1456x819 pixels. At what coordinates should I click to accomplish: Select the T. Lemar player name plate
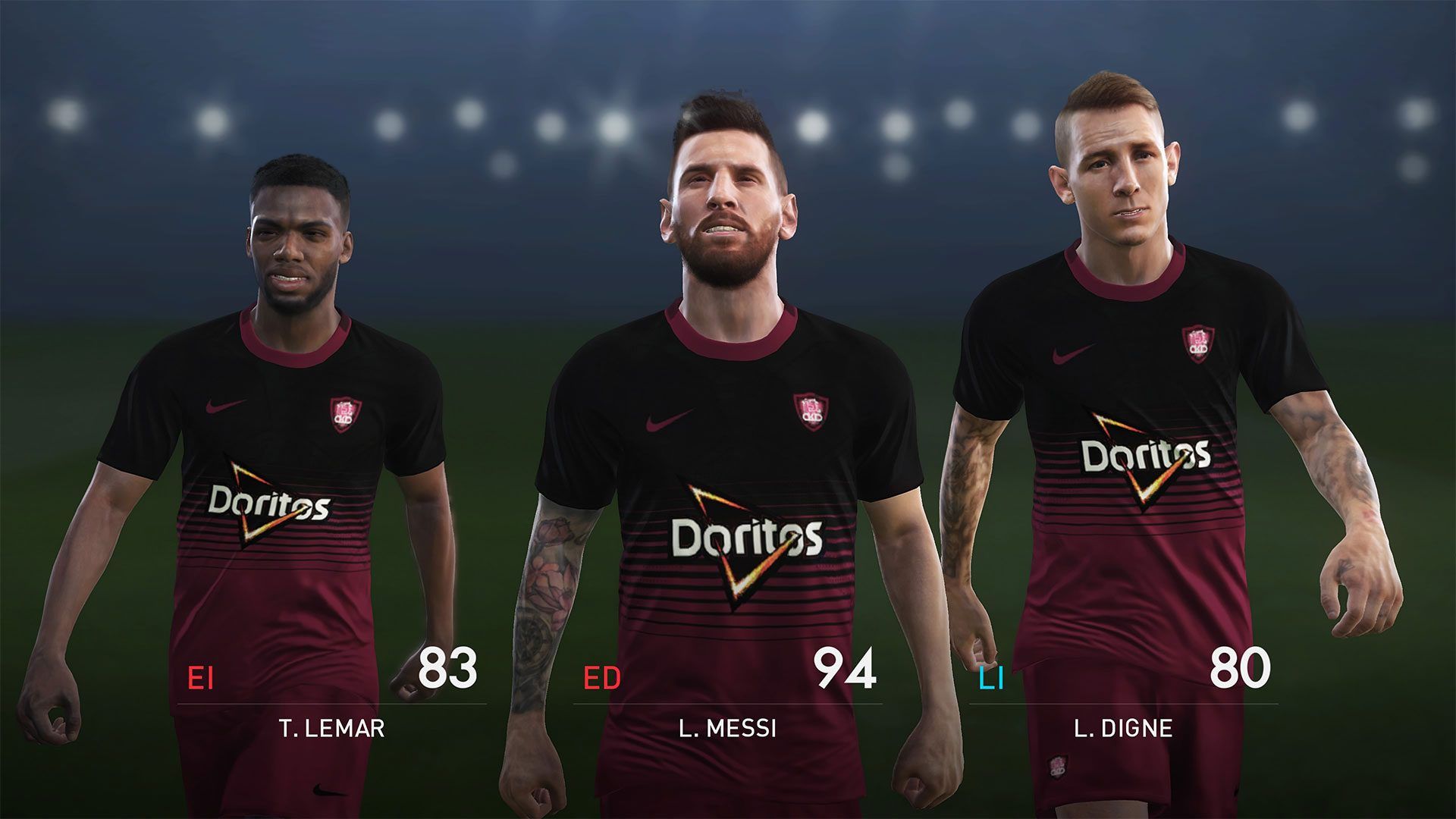pyautogui.click(x=332, y=729)
